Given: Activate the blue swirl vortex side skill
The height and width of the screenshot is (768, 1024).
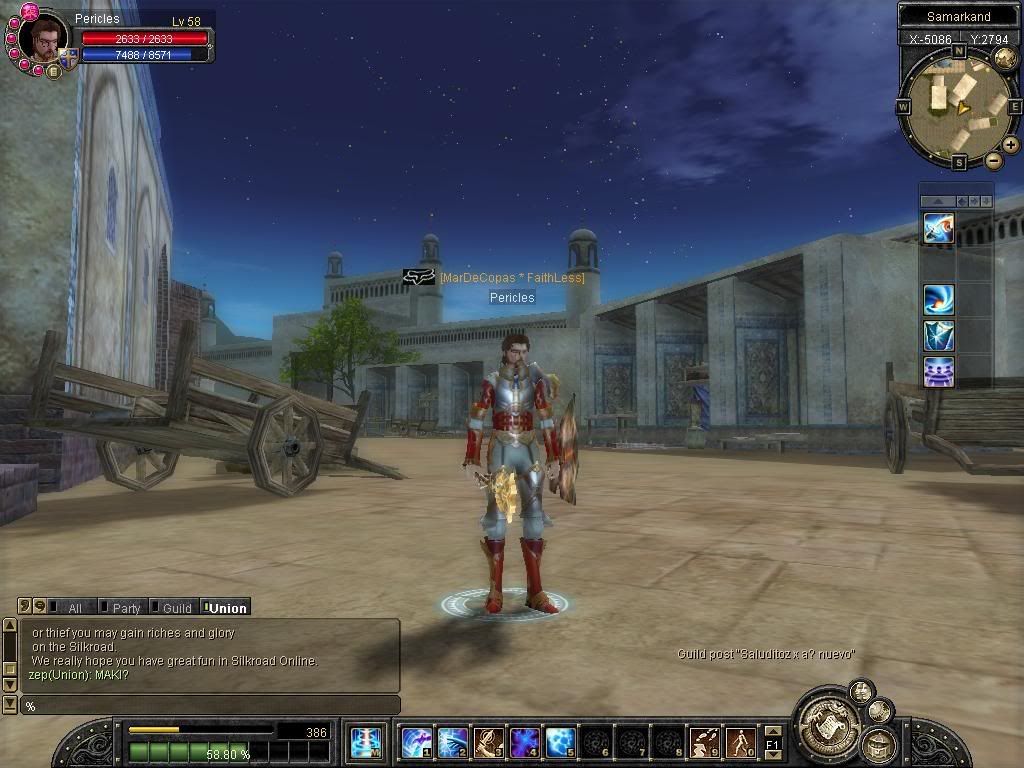Looking at the screenshot, I should point(939,298).
